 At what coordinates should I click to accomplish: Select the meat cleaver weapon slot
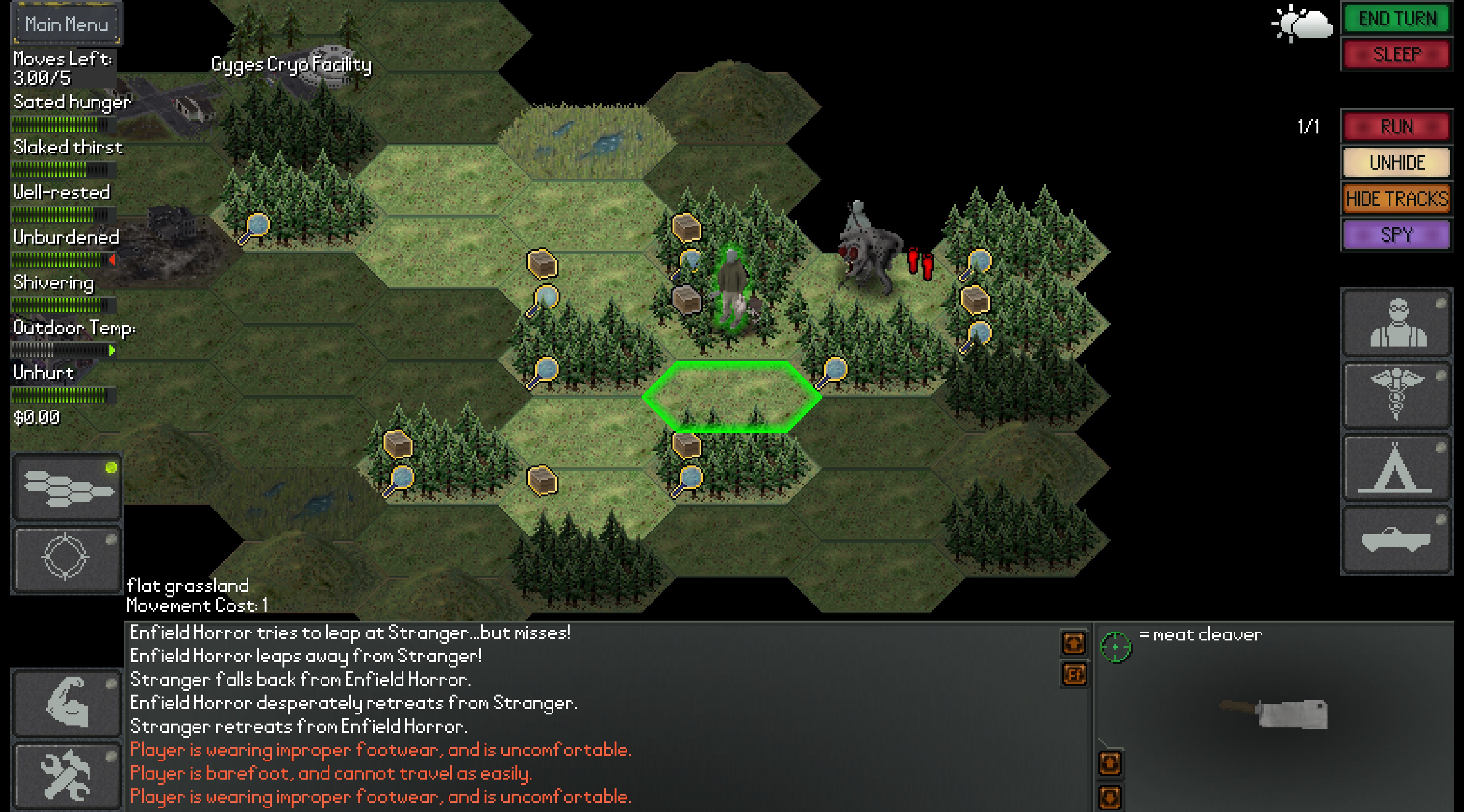pyautogui.click(x=1273, y=713)
